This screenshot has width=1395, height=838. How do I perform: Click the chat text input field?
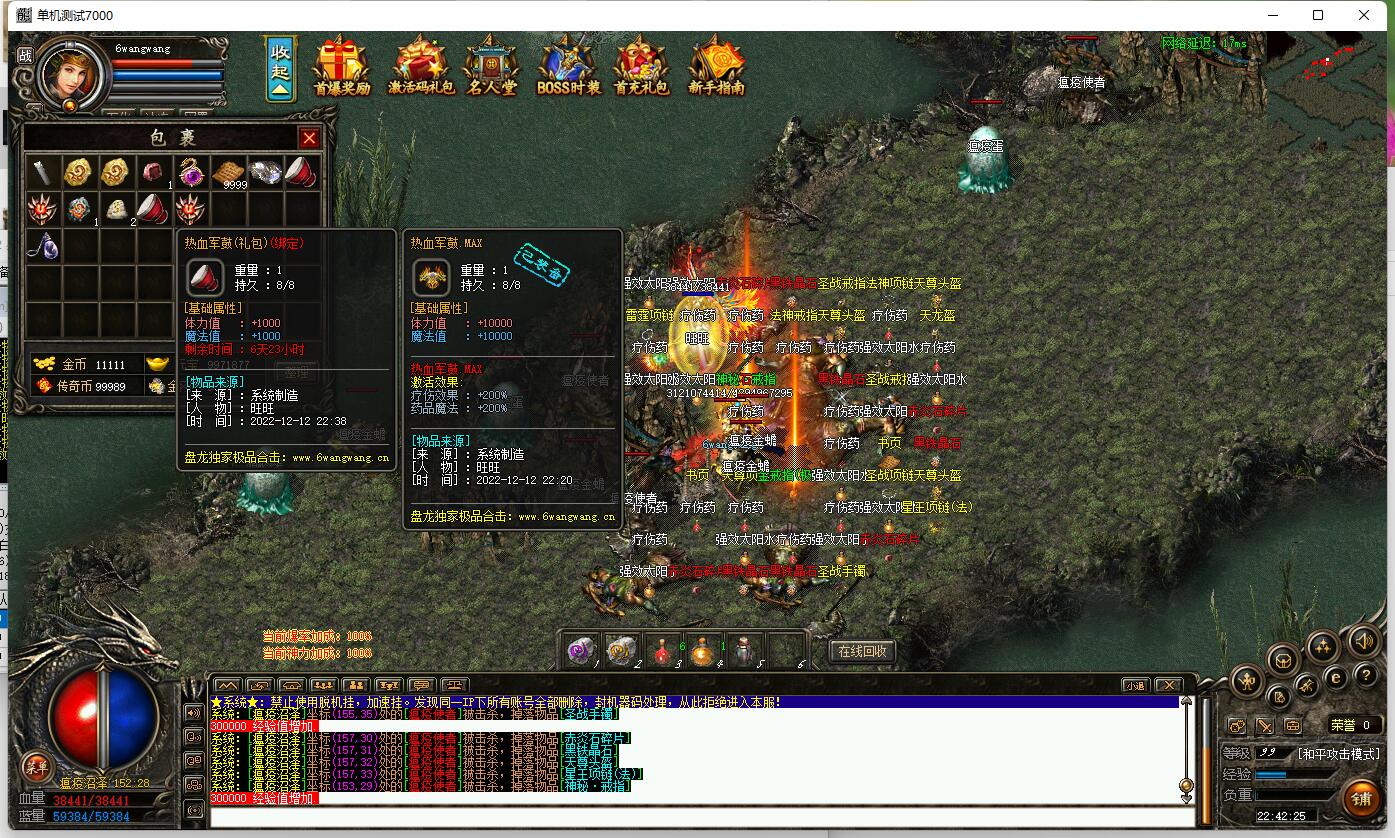(x=700, y=817)
